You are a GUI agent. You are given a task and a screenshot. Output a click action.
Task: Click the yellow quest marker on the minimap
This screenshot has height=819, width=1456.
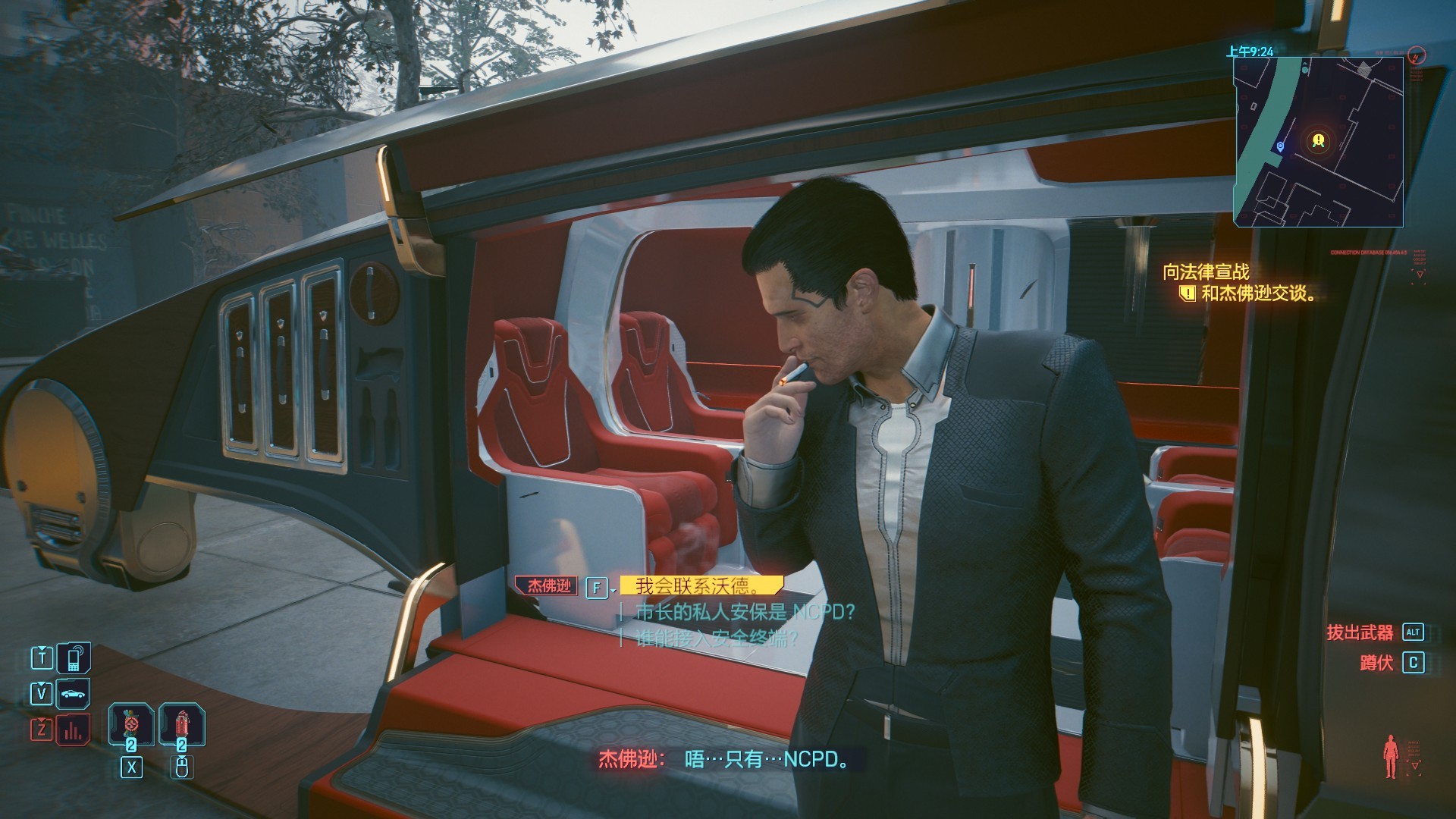[x=1318, y=140]
